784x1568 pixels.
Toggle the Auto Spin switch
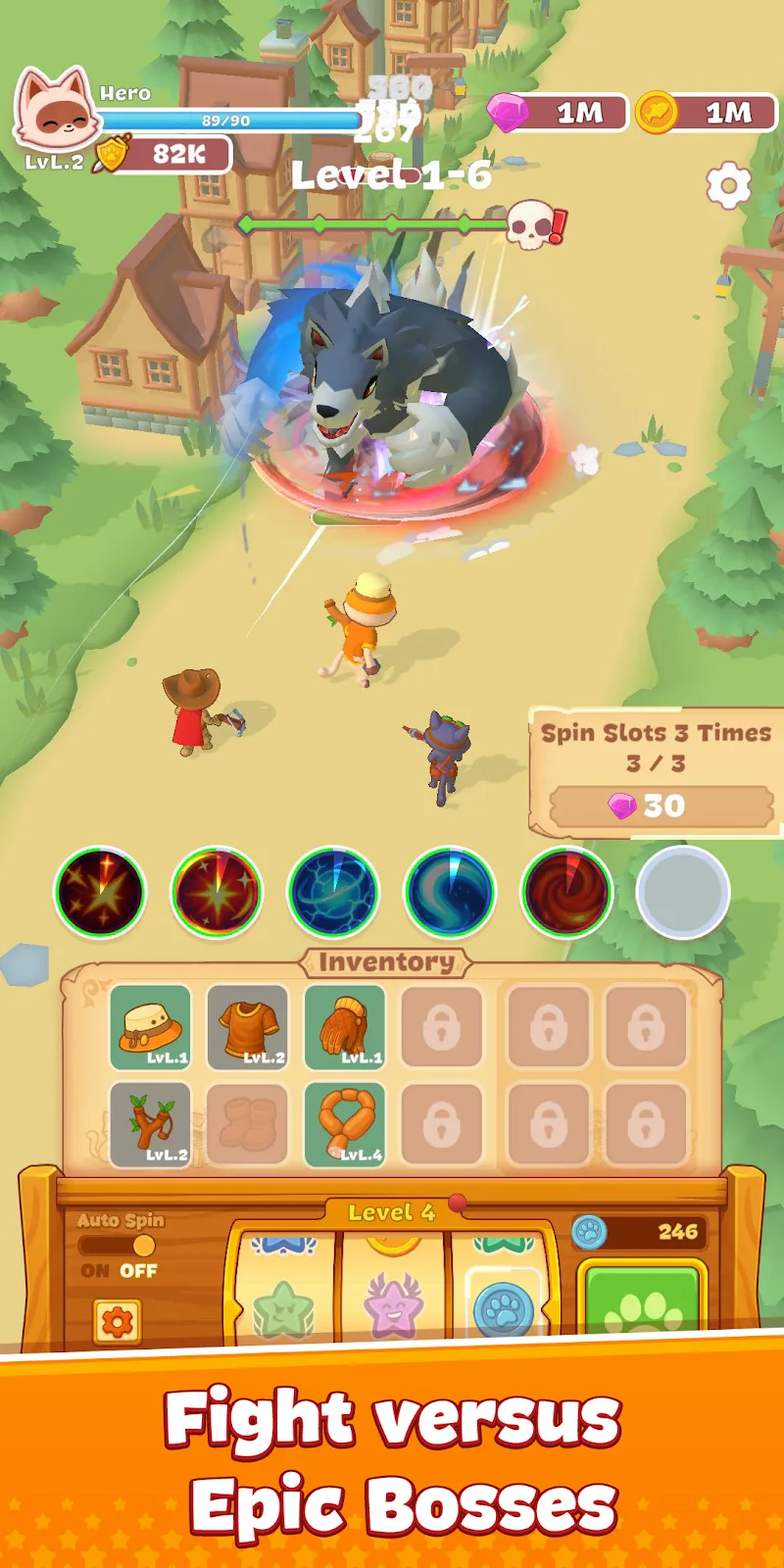(x=119, y=1246)
